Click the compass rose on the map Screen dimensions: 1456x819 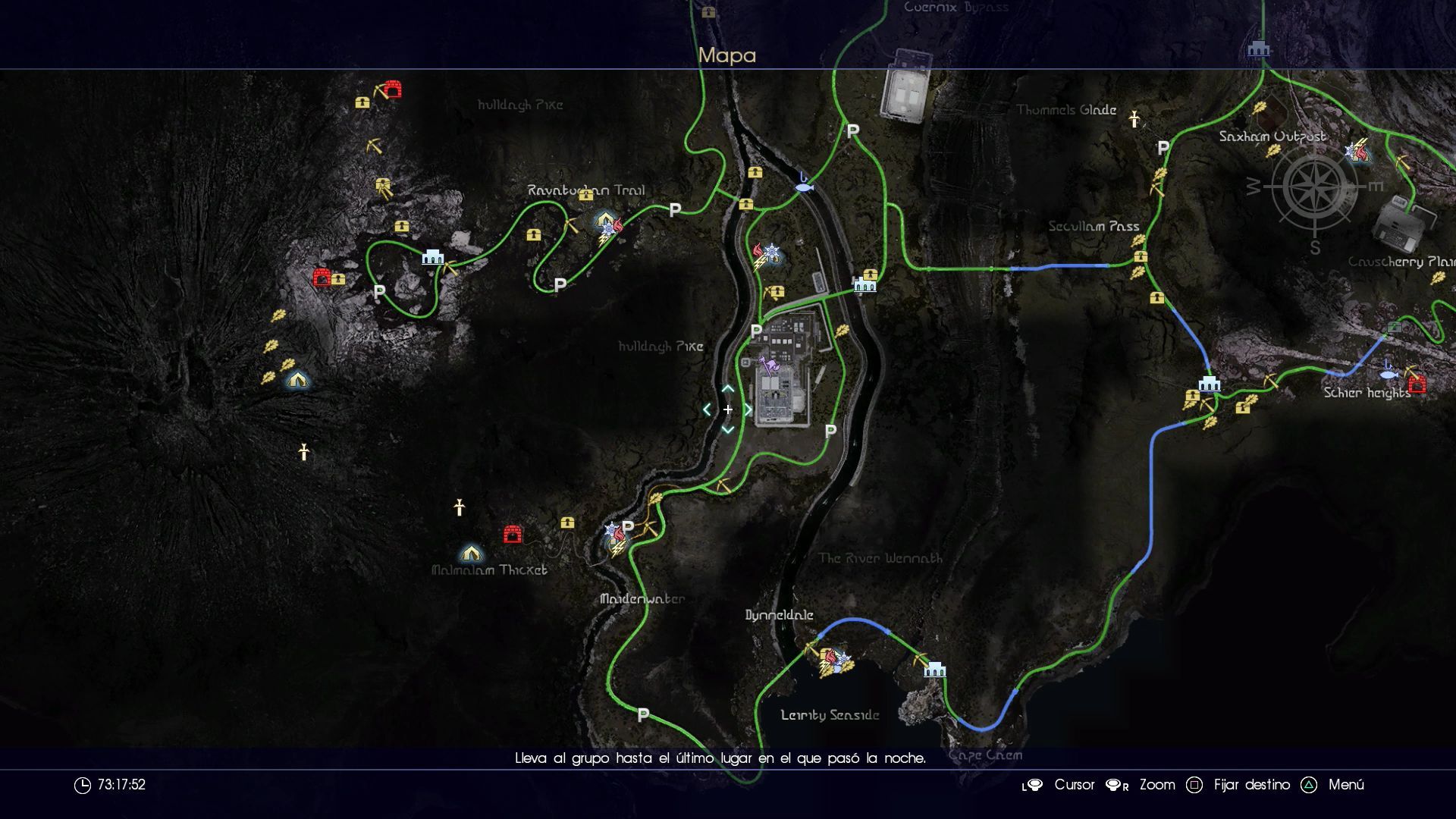coord(1314,187)
